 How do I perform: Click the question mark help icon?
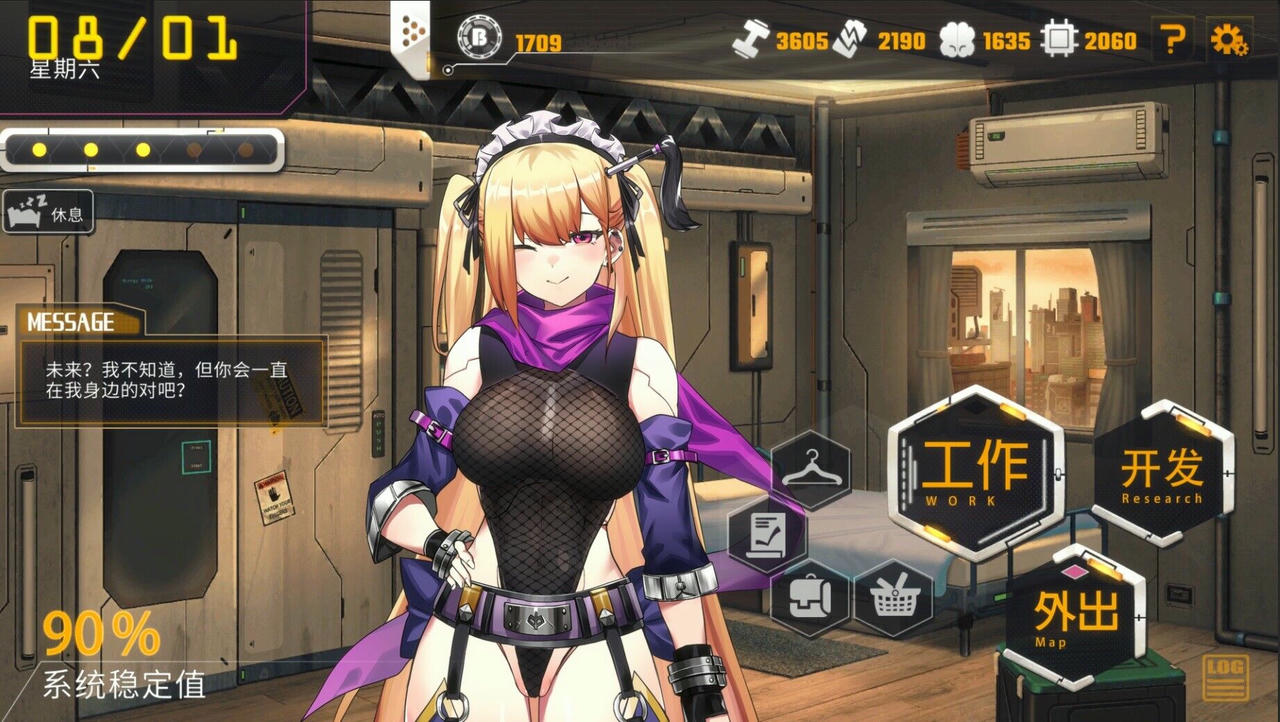[x=1174, y=40]
